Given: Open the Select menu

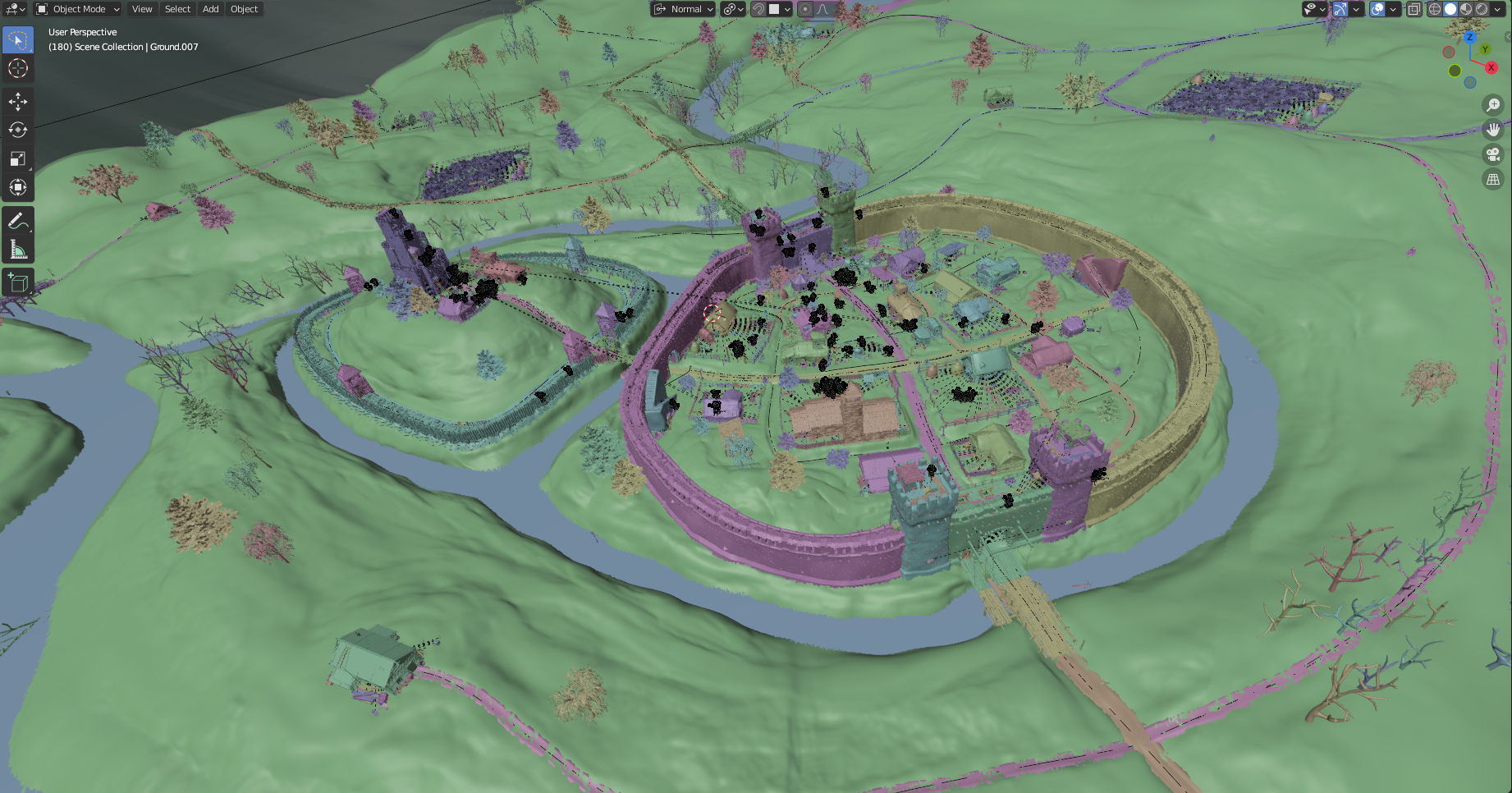Looking at the screenshot, I should coord(177,9).
